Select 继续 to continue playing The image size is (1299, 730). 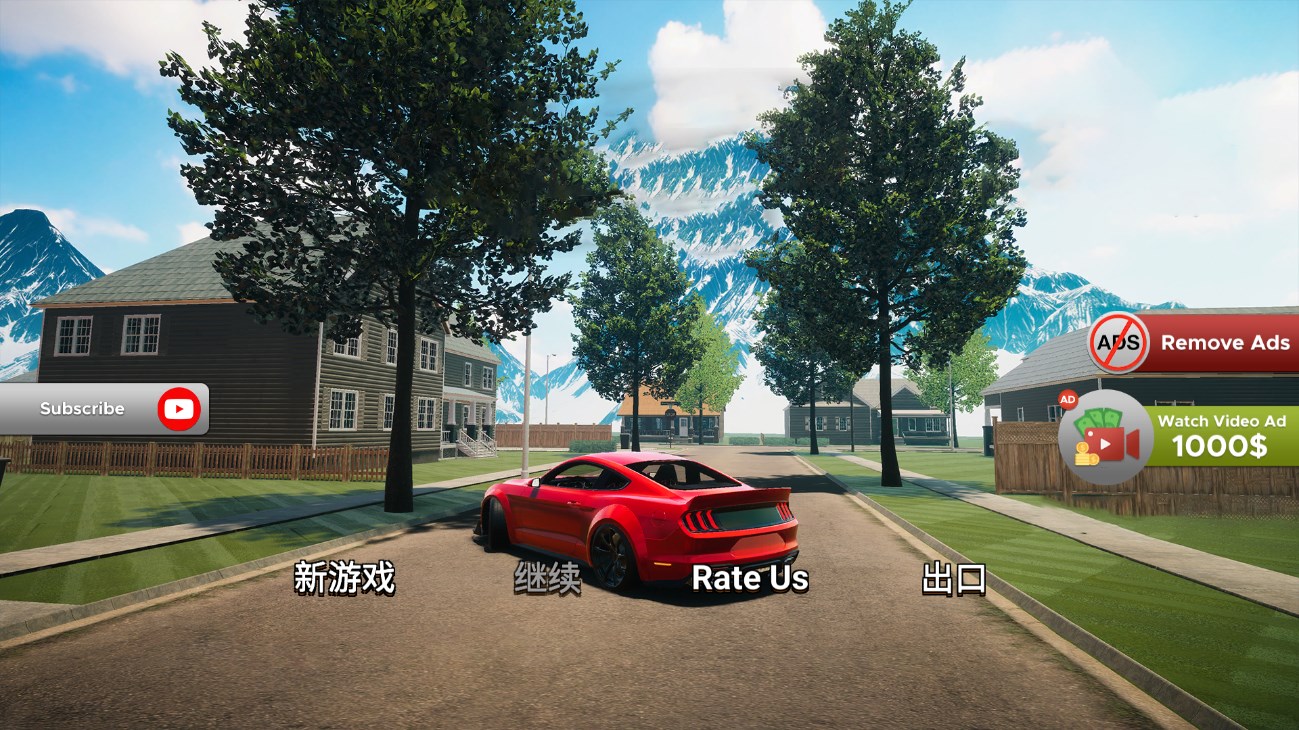point(546,577)
